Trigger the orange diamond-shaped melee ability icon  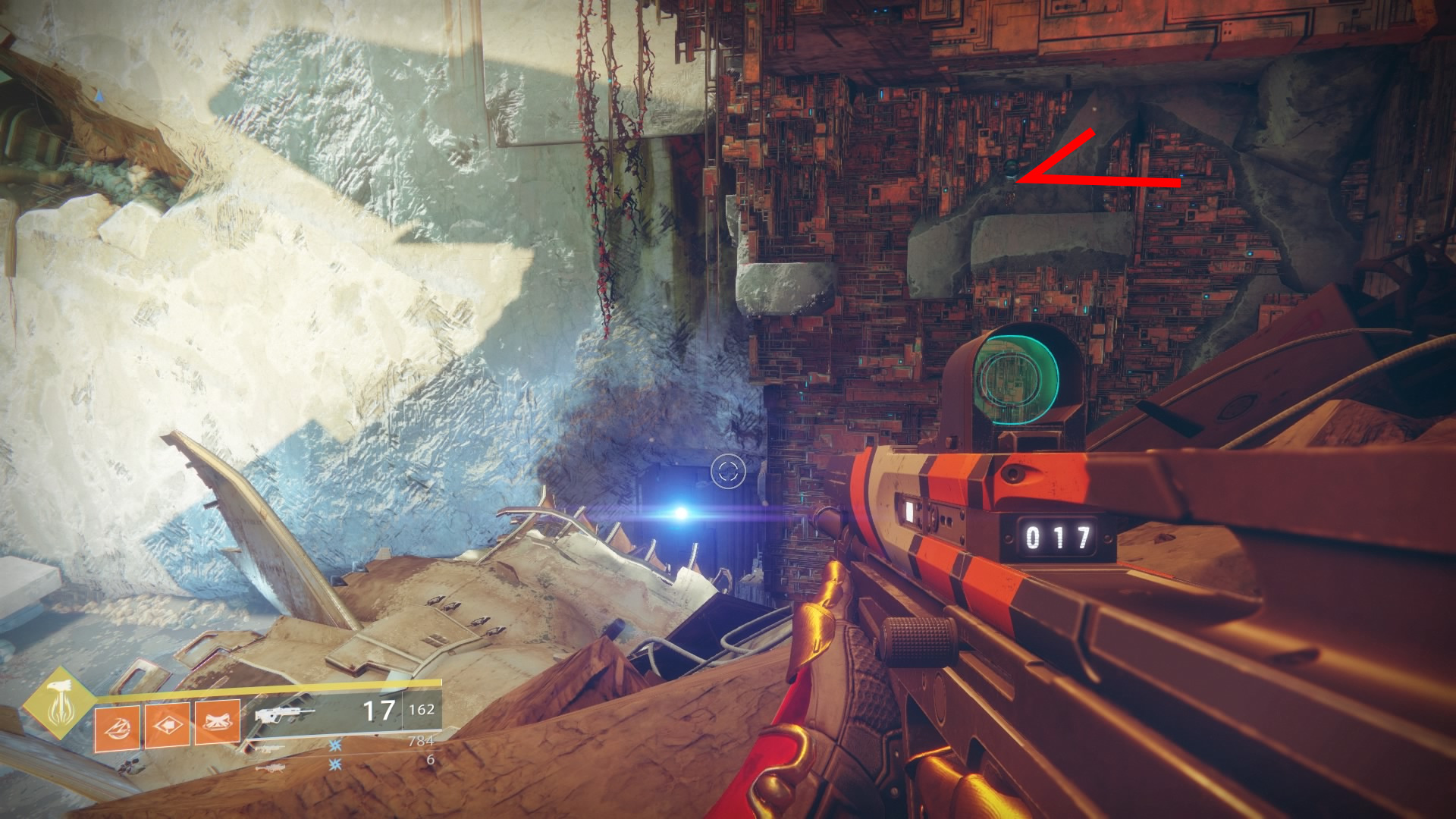(x=167, y=724)
